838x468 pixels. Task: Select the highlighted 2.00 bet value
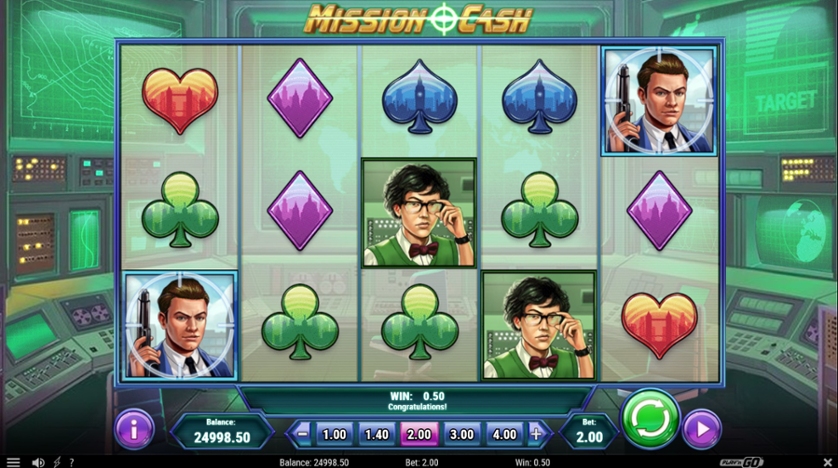coord(419,434)
